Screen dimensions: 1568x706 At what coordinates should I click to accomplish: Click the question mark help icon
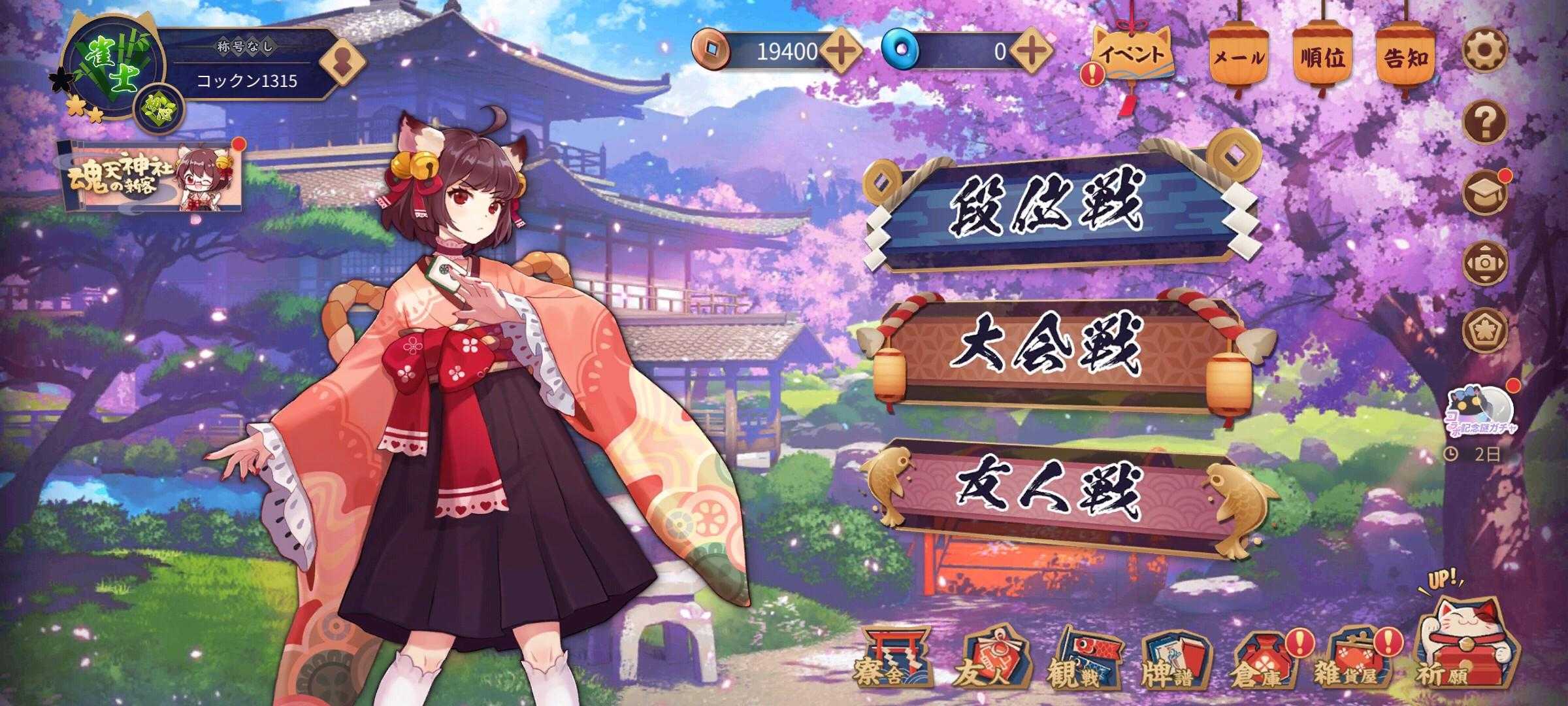[x=1484, y=122]
